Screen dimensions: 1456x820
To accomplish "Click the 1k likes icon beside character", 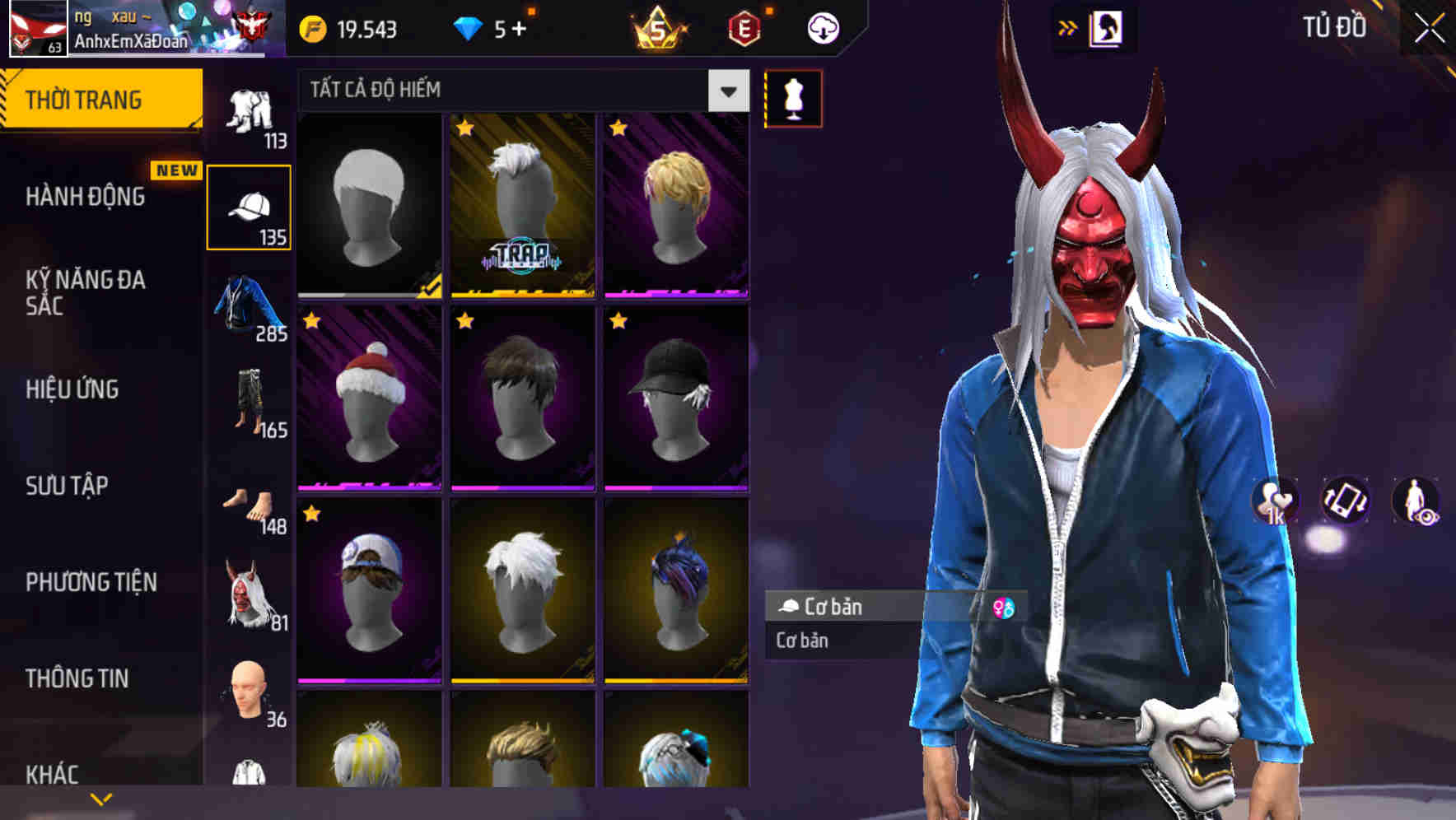I will pyautogui.click(x=1273, y=501).
